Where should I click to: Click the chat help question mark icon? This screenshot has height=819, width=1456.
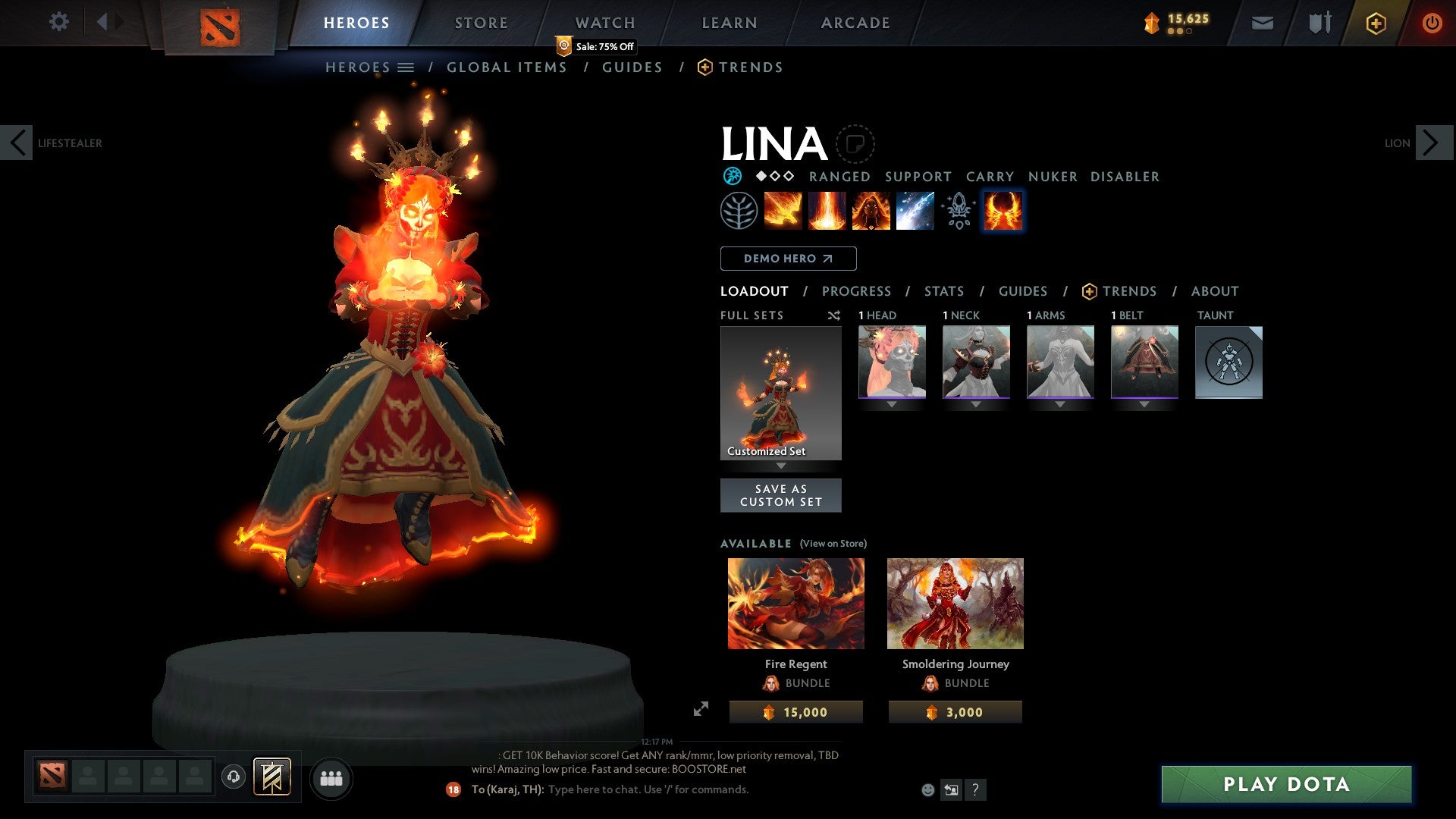pos(975,789)
